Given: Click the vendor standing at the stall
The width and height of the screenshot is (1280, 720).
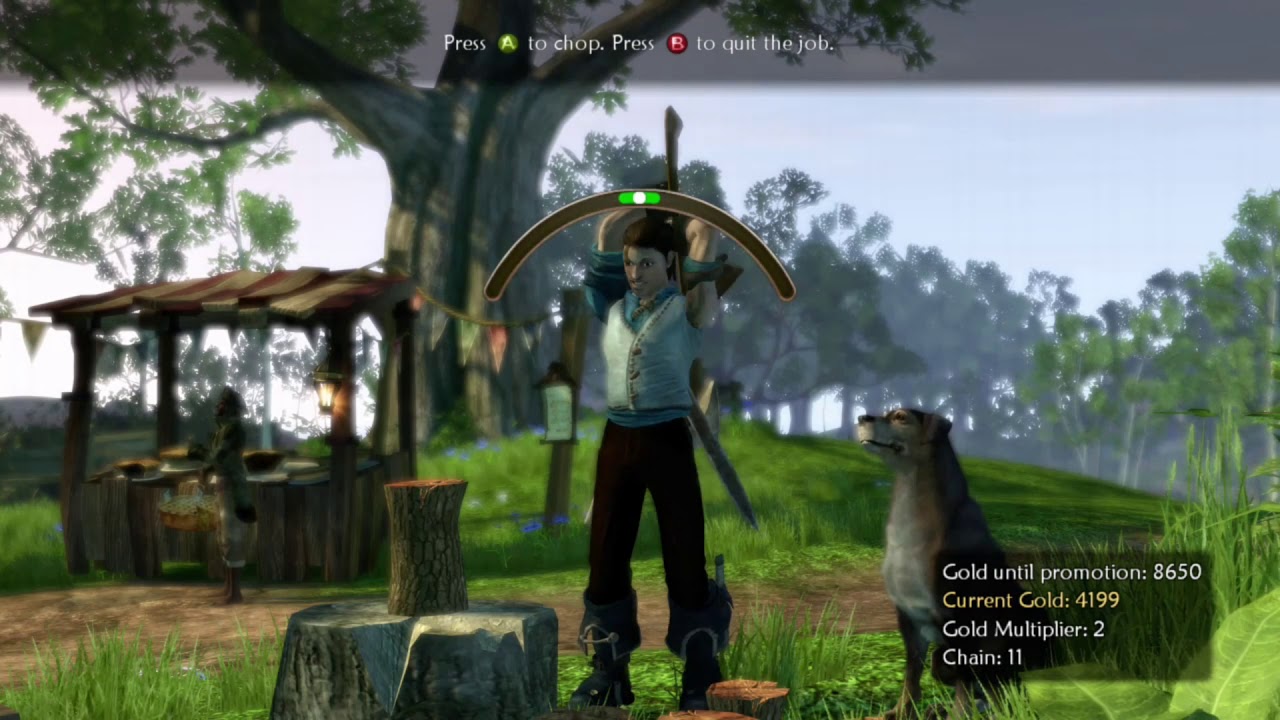Looking at the screenshot, I should pyautogui.click(x=228, y=480).
